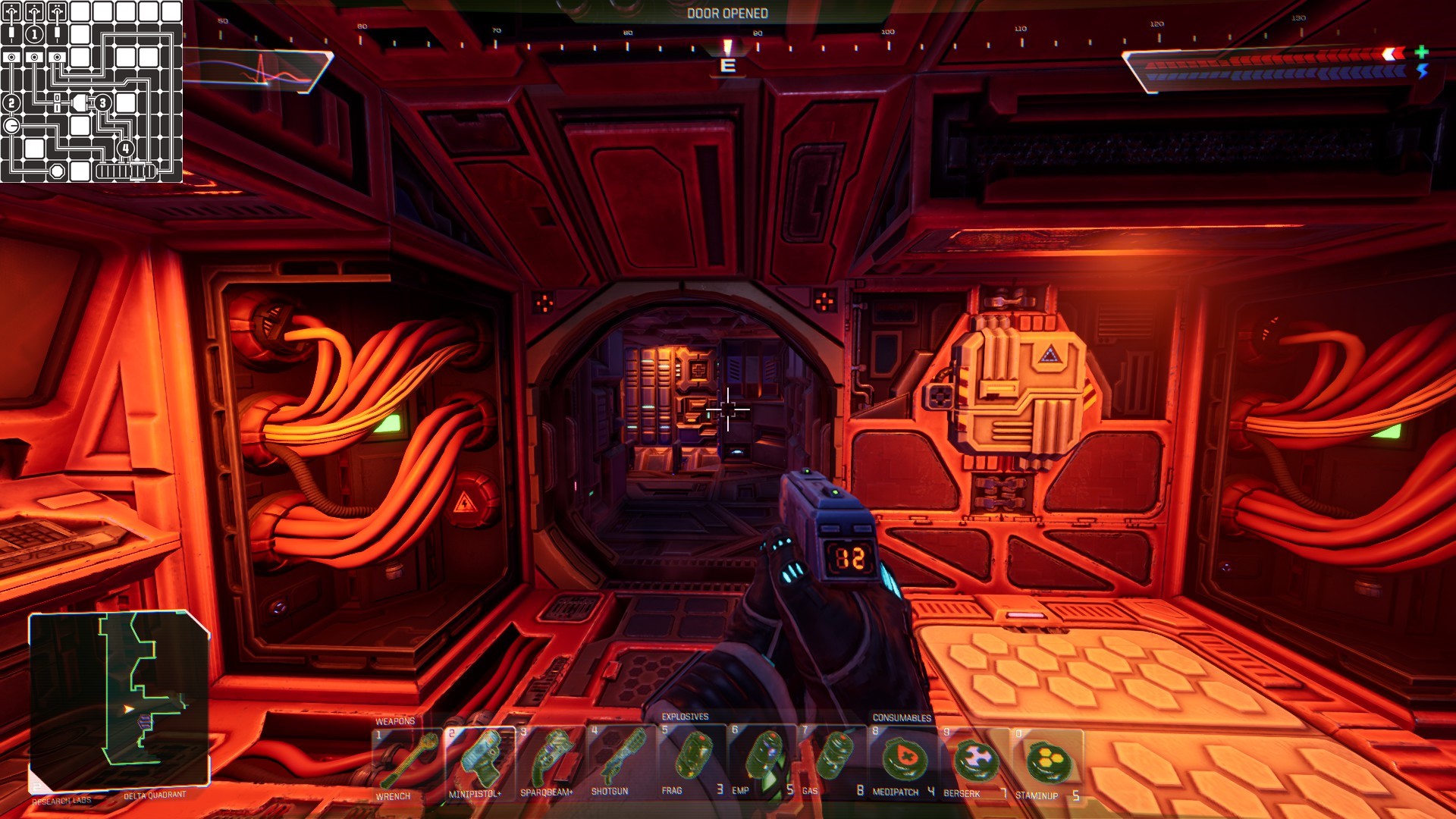Select the Wrench weapon slot
The height and width of the screenshot is (819, 1456).
coord(406,761)
